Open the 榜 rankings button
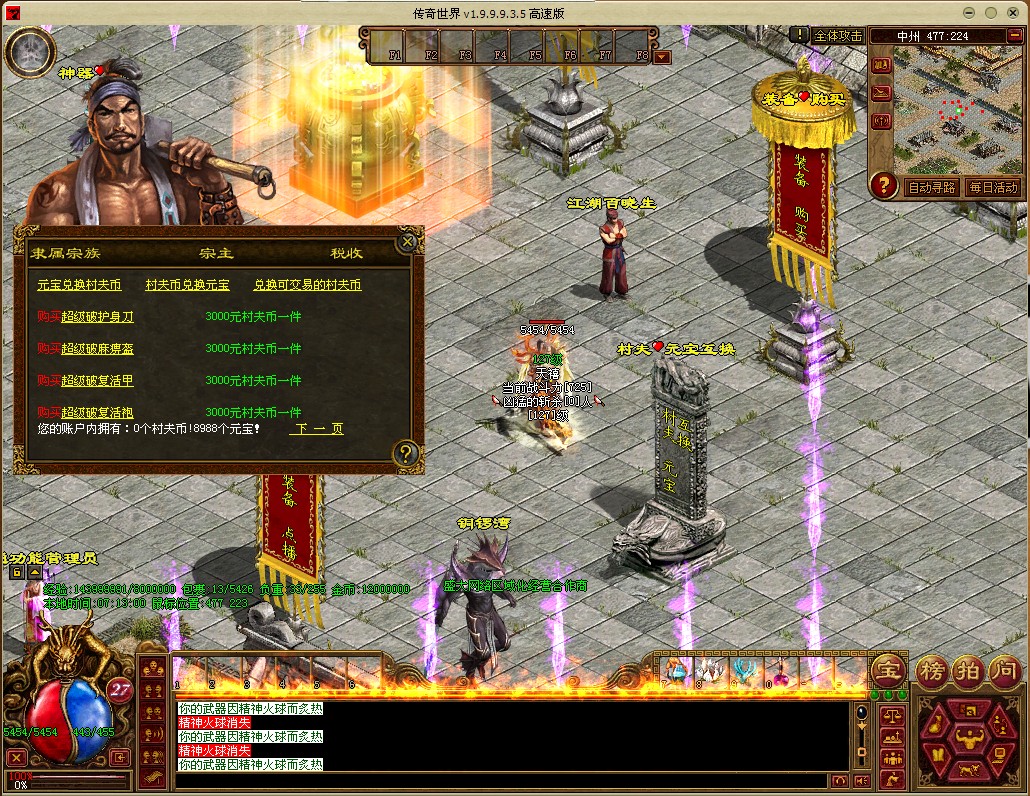 click(932, 668)
